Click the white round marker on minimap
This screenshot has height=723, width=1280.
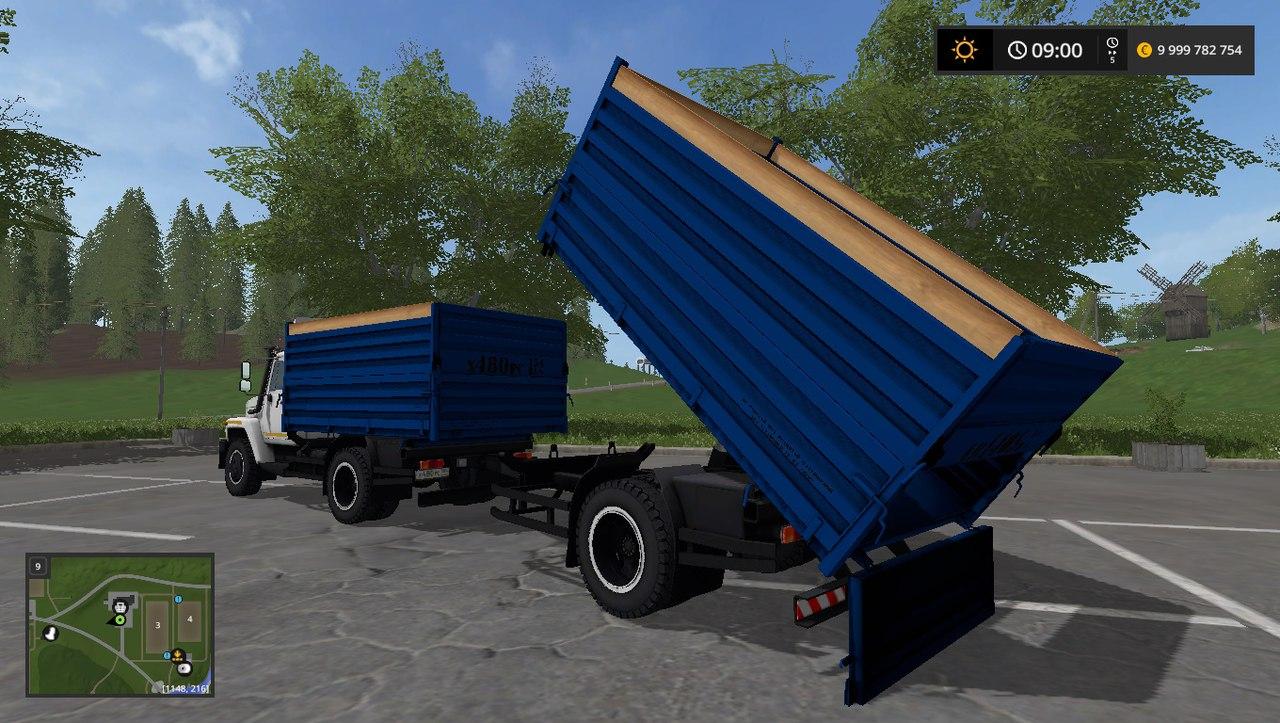pos(184,668)
